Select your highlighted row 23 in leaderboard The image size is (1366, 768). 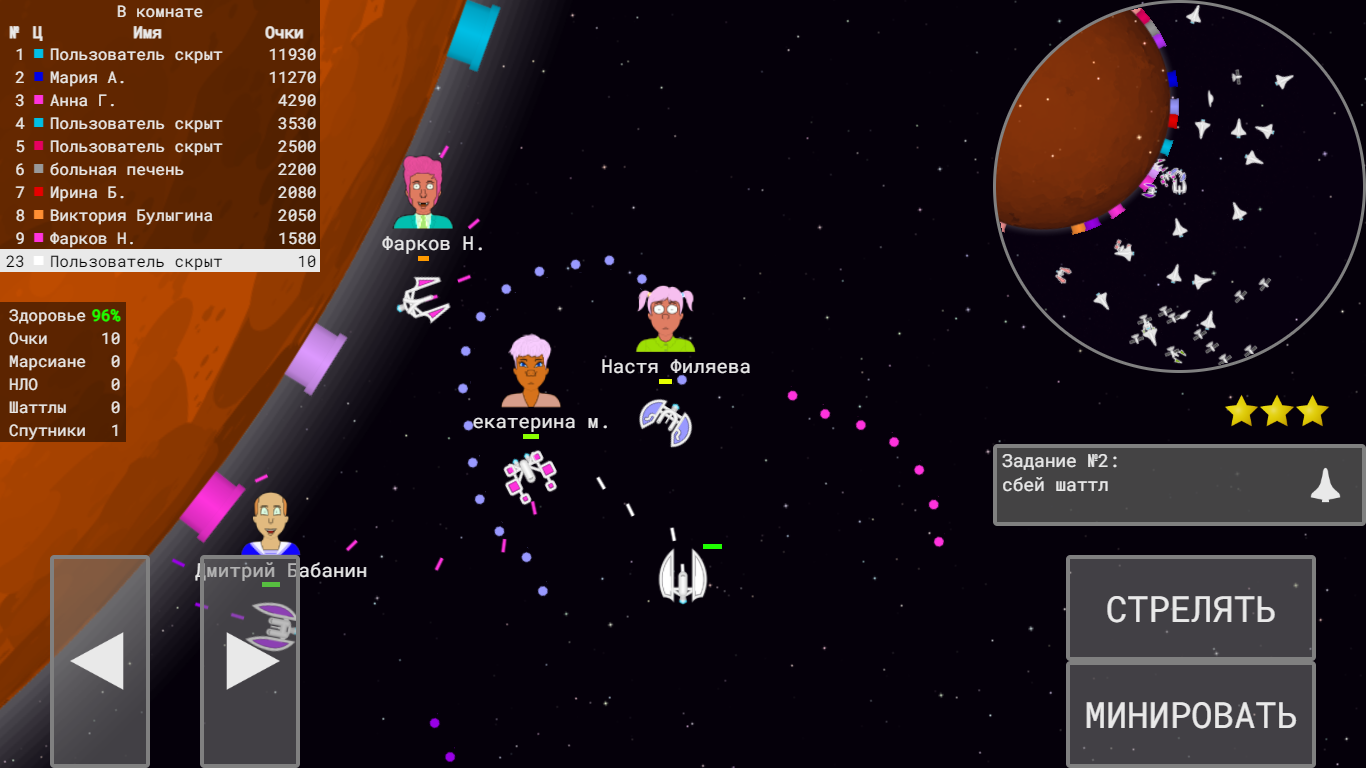[160, 260]
